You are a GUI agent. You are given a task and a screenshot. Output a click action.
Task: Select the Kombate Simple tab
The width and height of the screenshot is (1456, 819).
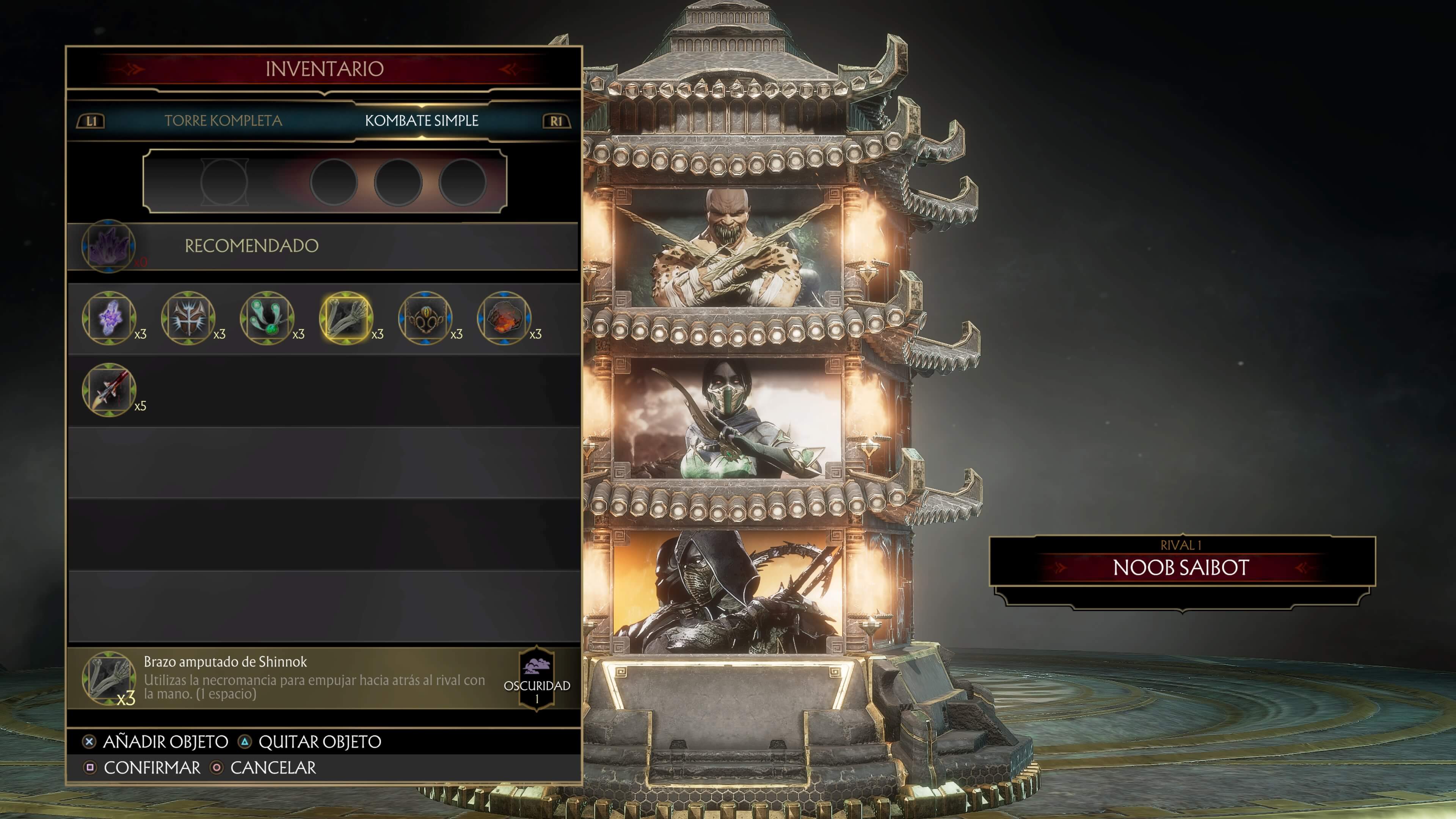(x=421, y=121)
